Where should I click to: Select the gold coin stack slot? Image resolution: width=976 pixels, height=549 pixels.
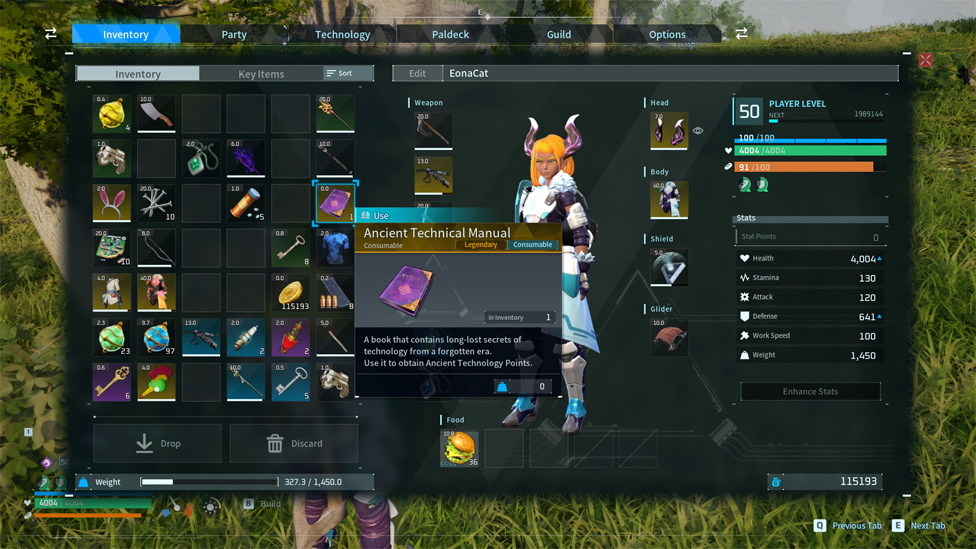(290, 293)
